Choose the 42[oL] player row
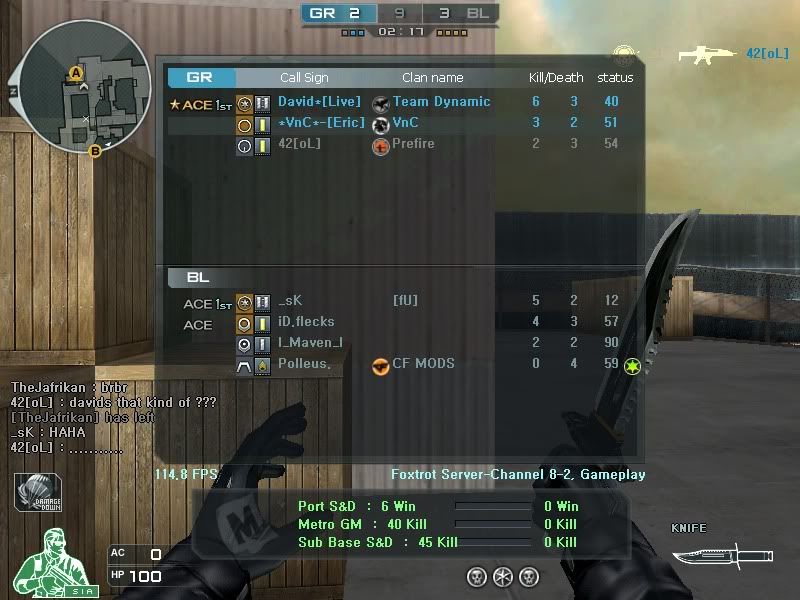 point(400,144)
